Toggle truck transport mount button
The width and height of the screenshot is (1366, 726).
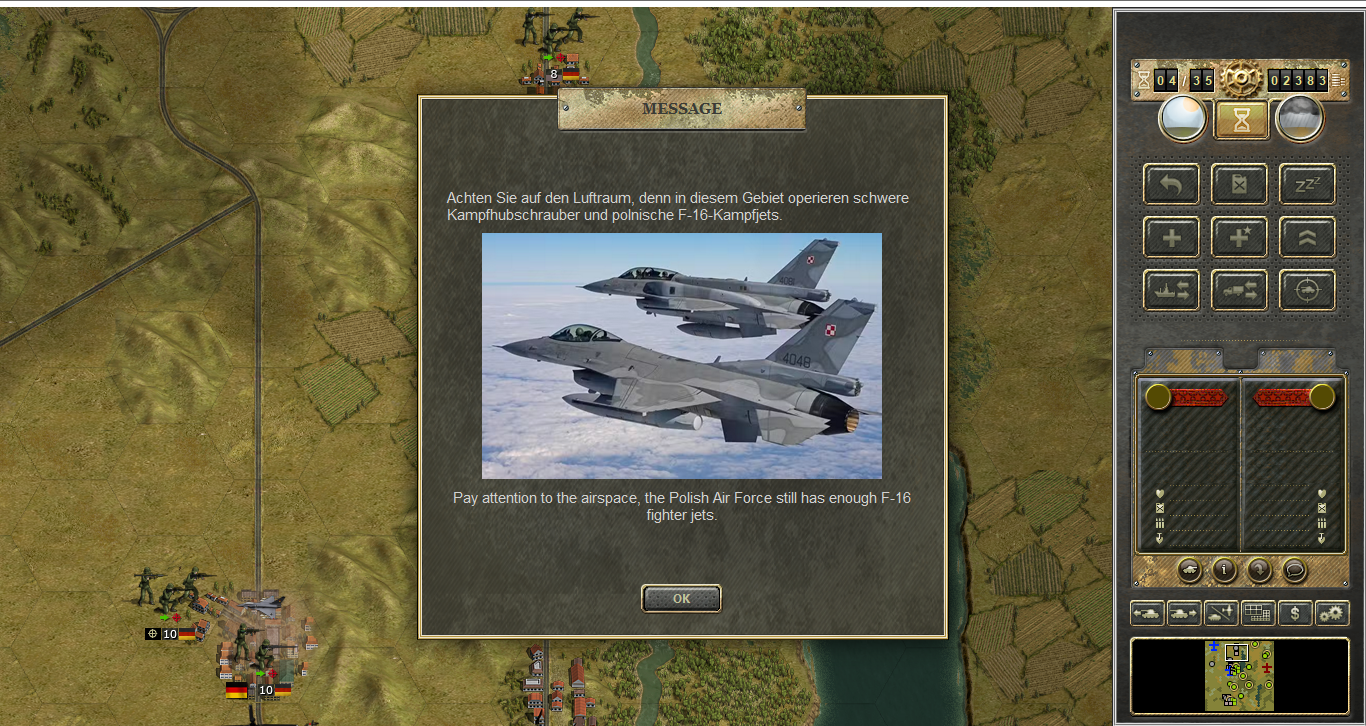[x=1239, y=290]
